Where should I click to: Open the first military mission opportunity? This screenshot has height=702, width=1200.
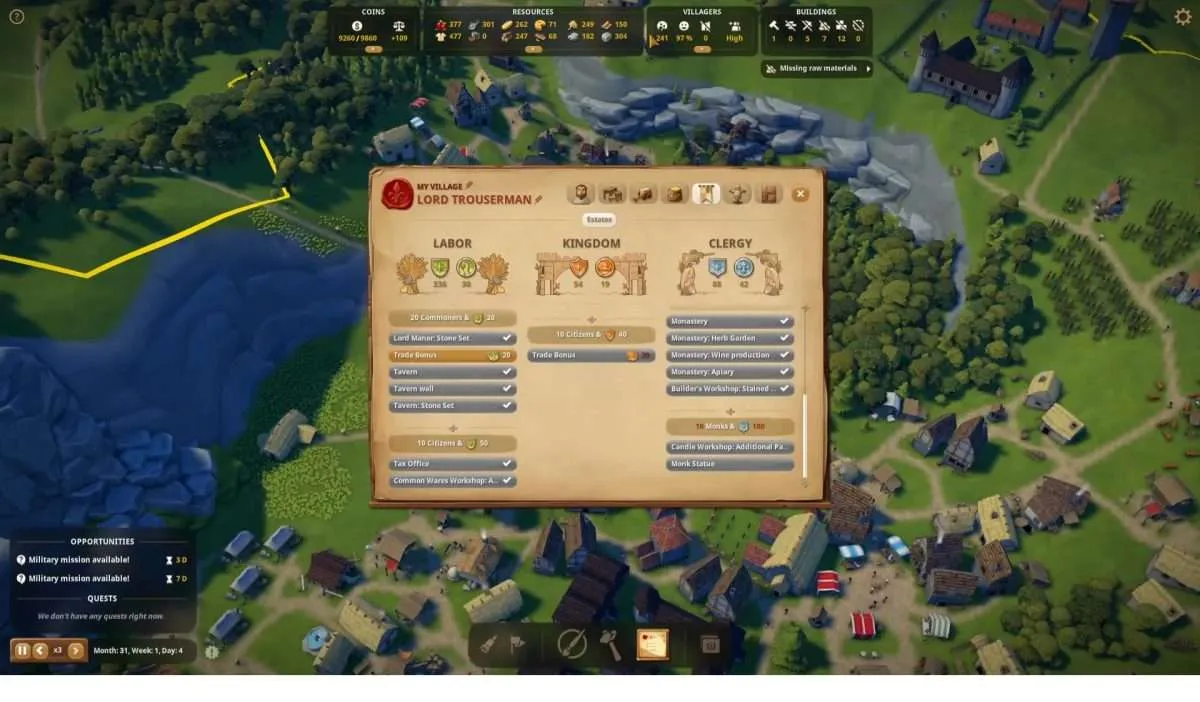[79, 560]
